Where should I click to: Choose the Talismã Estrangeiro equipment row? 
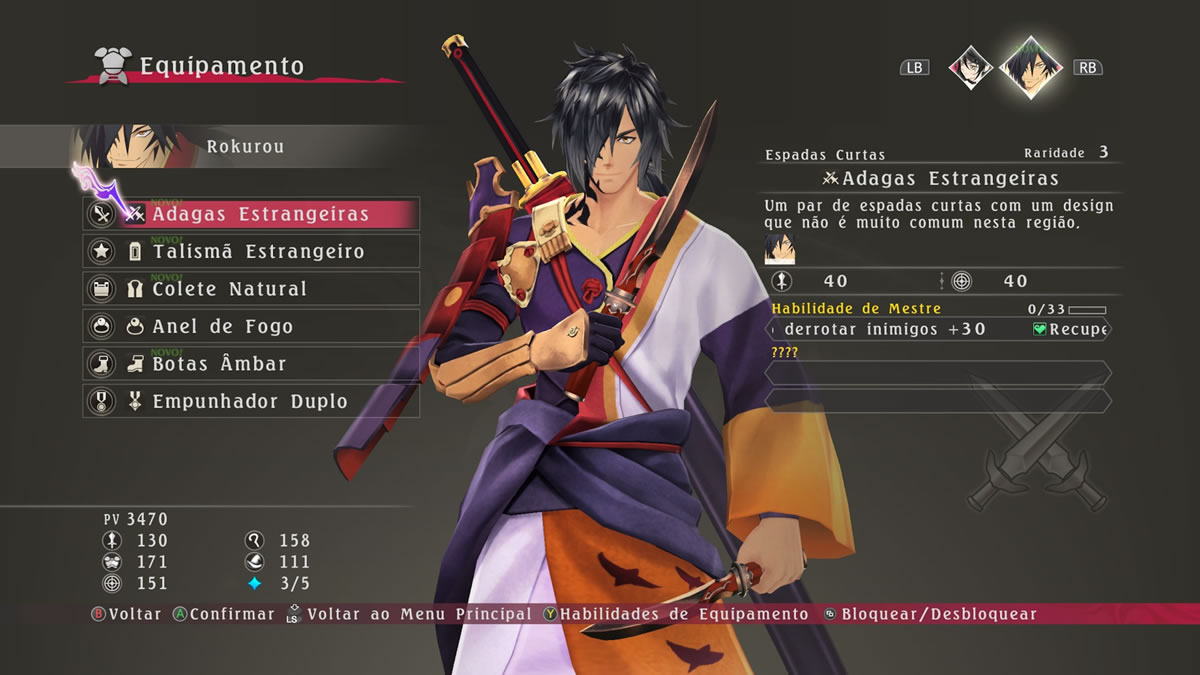pos(251,252)
